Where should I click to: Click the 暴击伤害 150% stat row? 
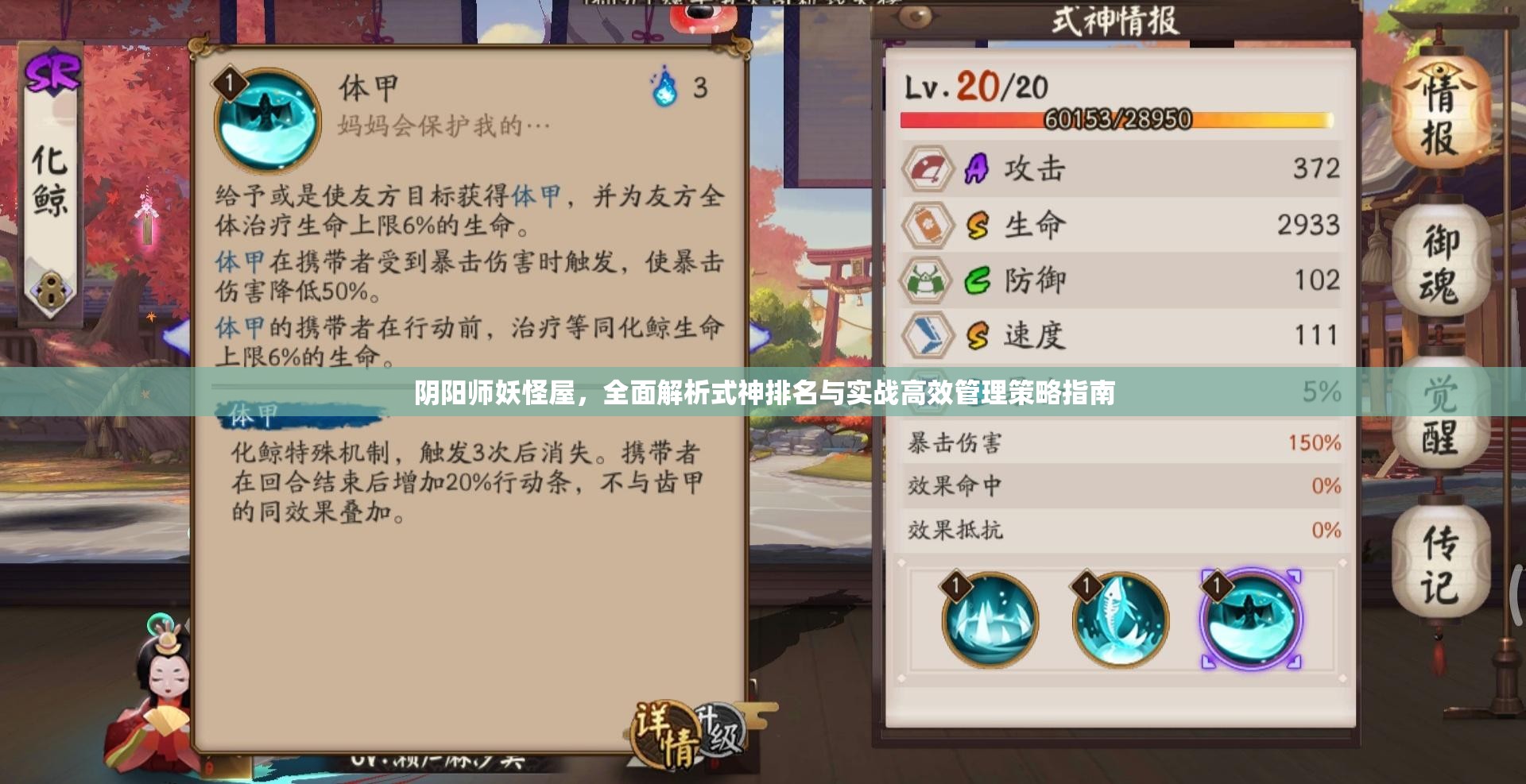[x=1113, y=445]
